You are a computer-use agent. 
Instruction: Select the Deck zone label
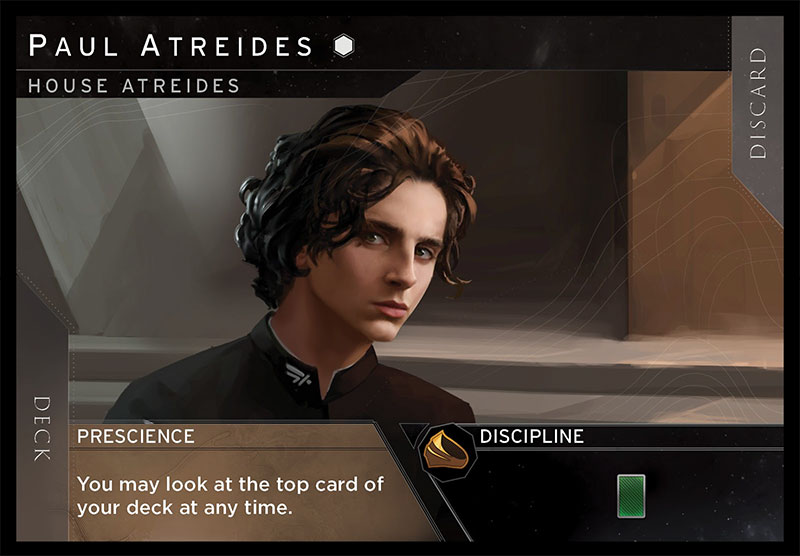coord(42,429)
